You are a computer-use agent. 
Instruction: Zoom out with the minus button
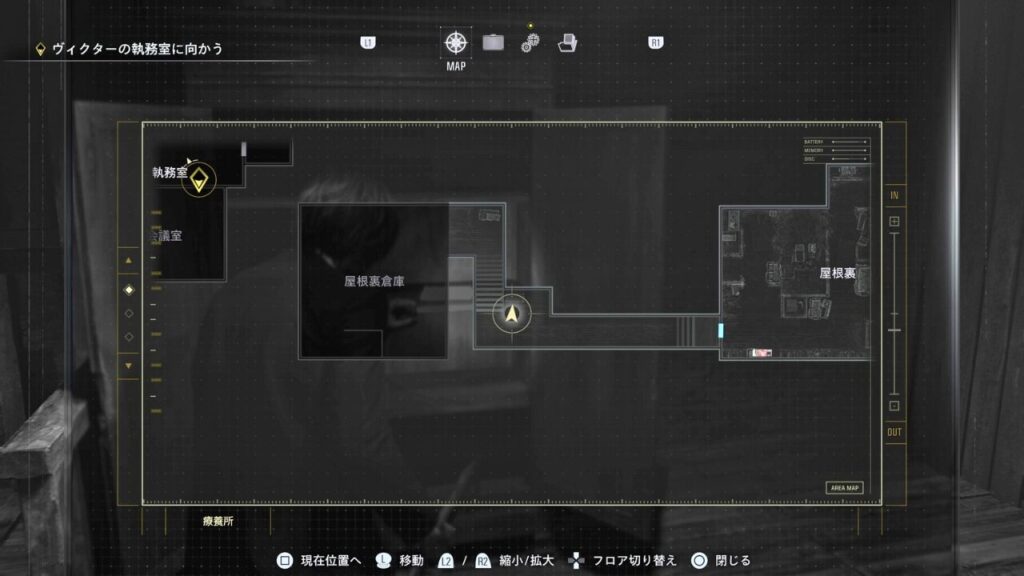[894, 406]
